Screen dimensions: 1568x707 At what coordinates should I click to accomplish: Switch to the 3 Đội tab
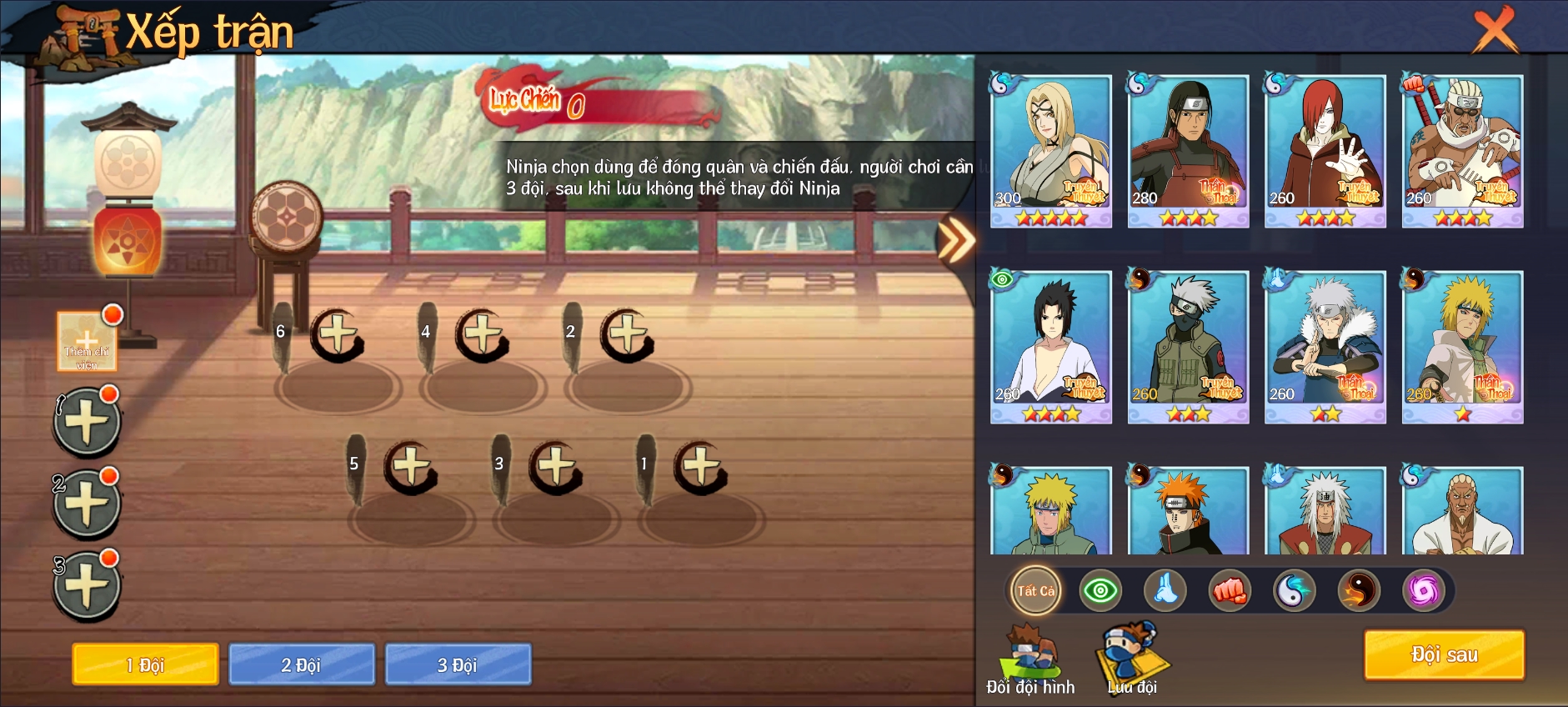click(x=458, y=664)
